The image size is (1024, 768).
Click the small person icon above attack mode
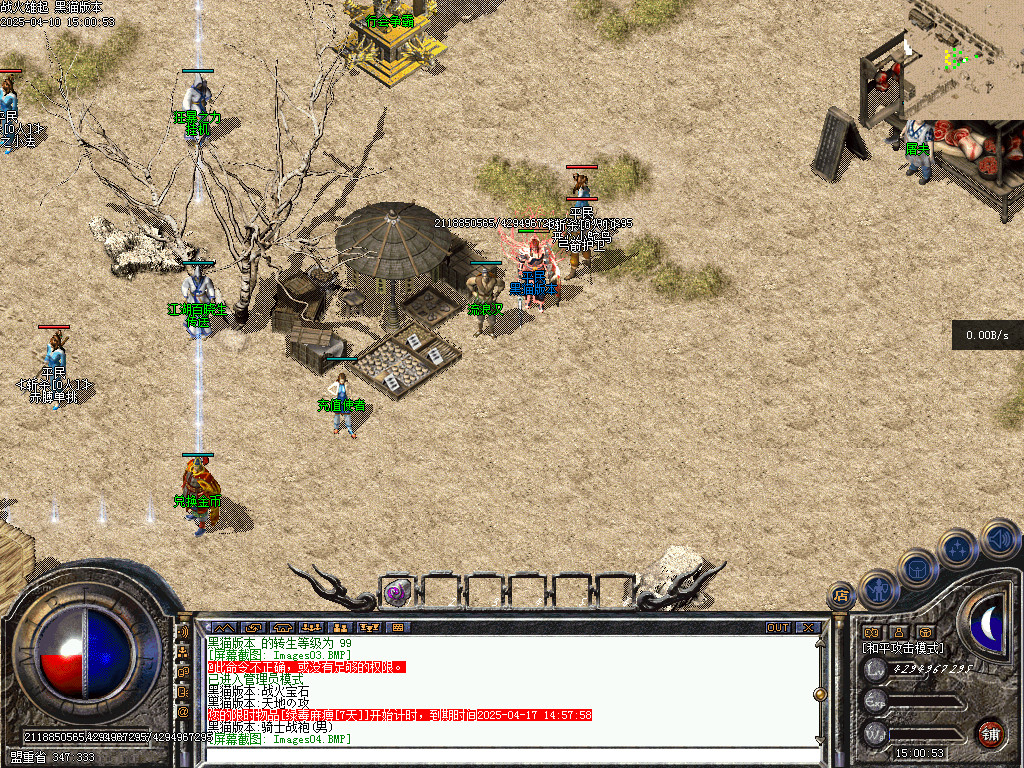899,632
